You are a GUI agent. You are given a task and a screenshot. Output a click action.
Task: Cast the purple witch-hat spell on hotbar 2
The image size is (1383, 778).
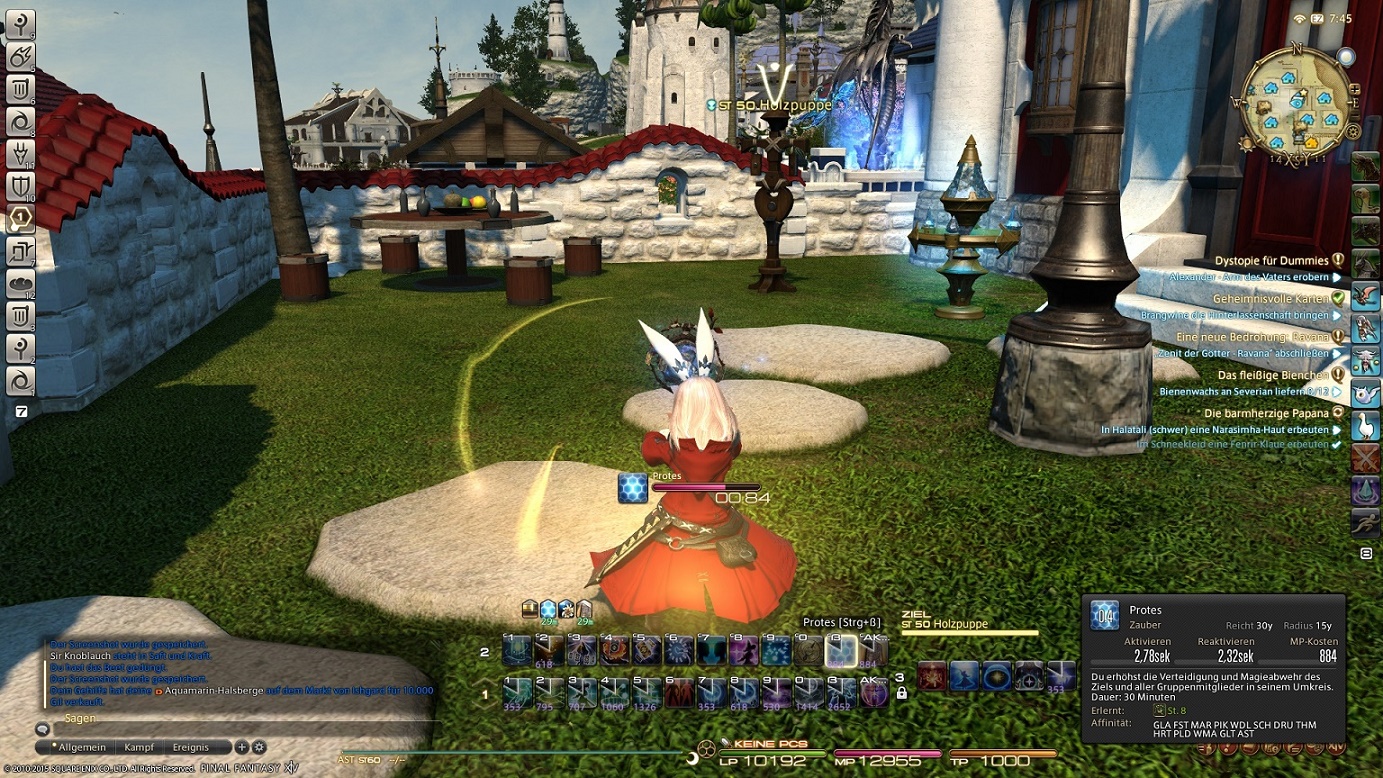[x=743, y=651]
